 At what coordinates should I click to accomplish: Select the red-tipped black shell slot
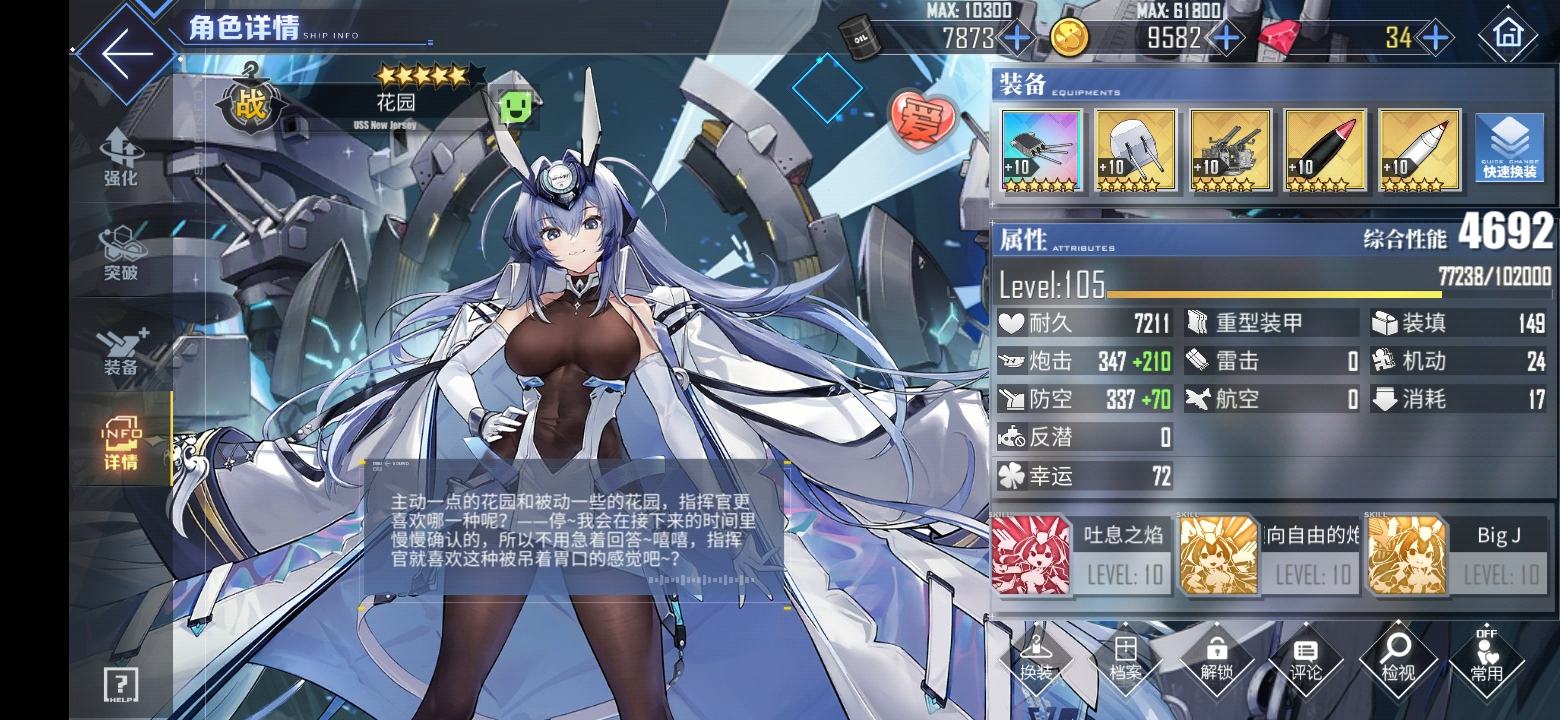pyautogui.click(x=1324, y=150)
